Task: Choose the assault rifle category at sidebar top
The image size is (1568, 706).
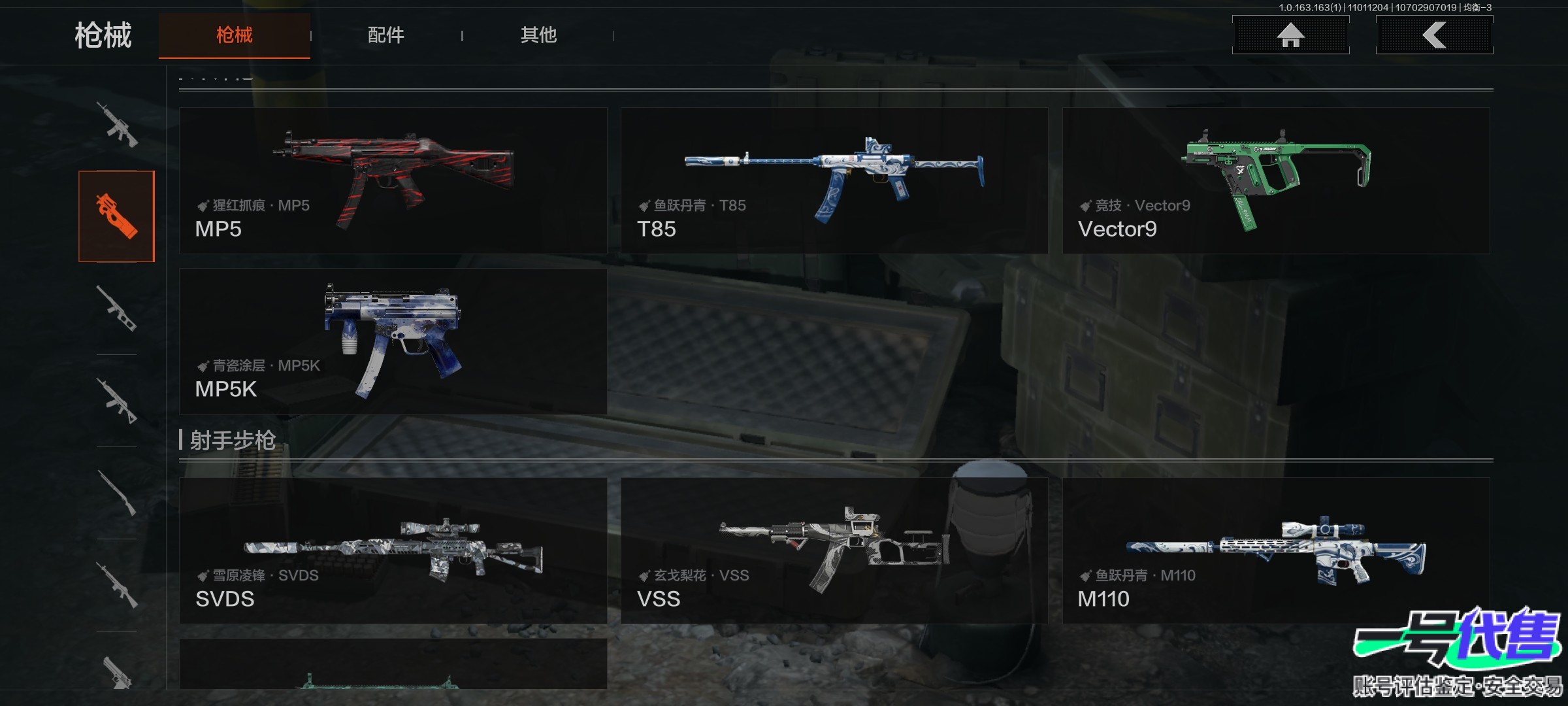Action: click(x=117, y=124)
